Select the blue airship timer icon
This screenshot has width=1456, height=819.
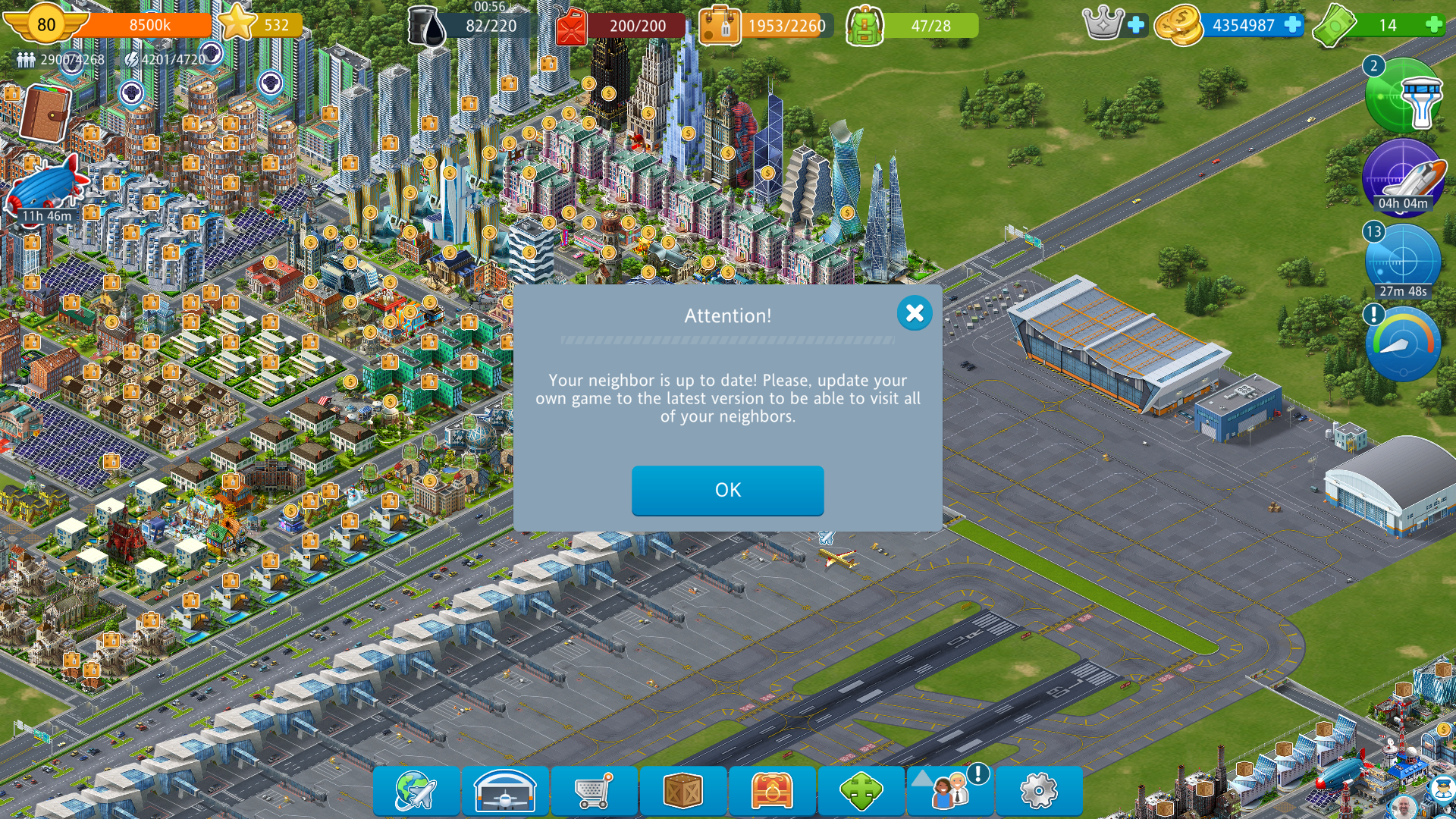pyautogui.click(x=47, y=186)
